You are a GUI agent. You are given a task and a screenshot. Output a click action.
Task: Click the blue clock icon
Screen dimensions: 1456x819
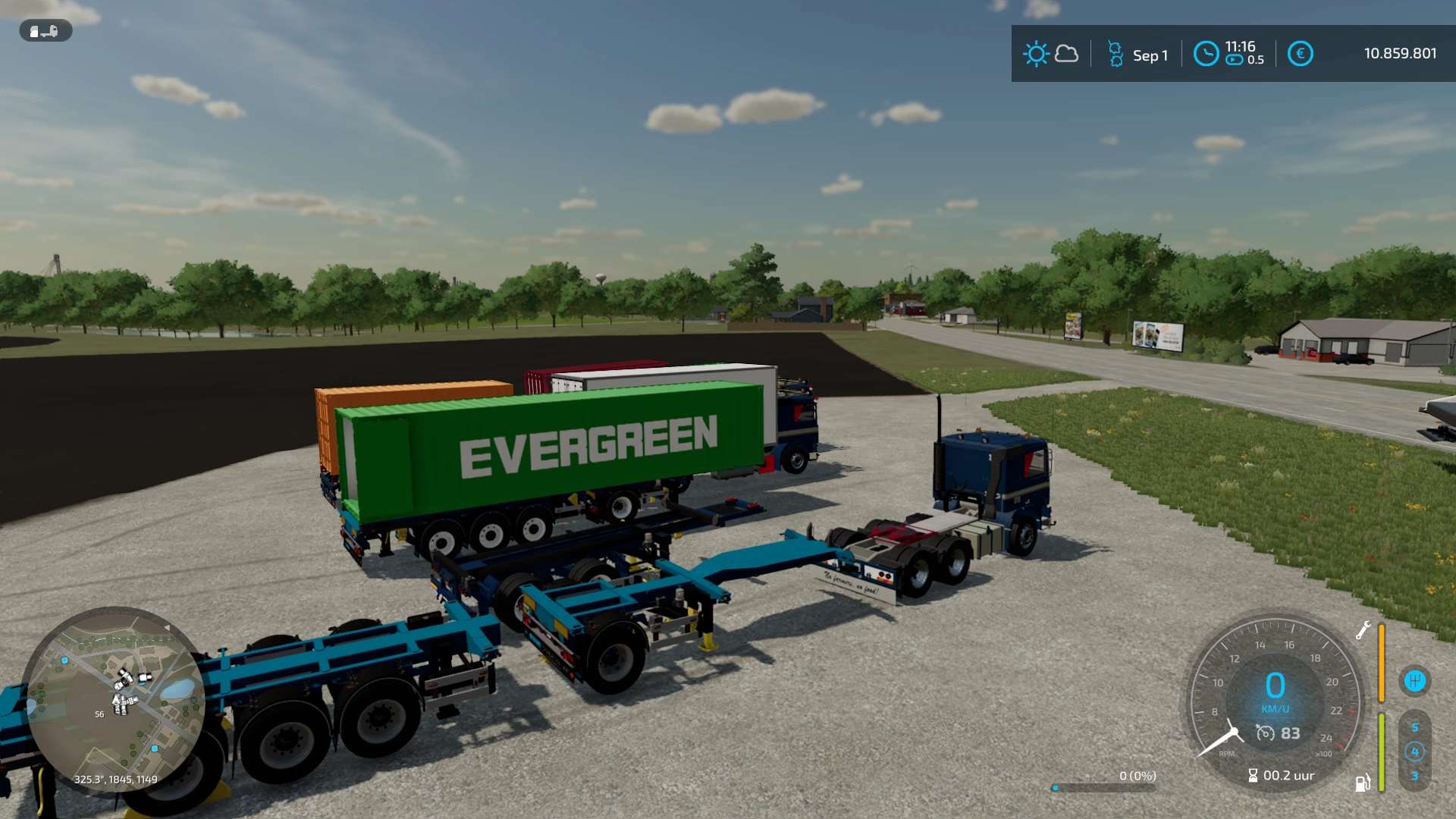click(x=1206, y=54)
